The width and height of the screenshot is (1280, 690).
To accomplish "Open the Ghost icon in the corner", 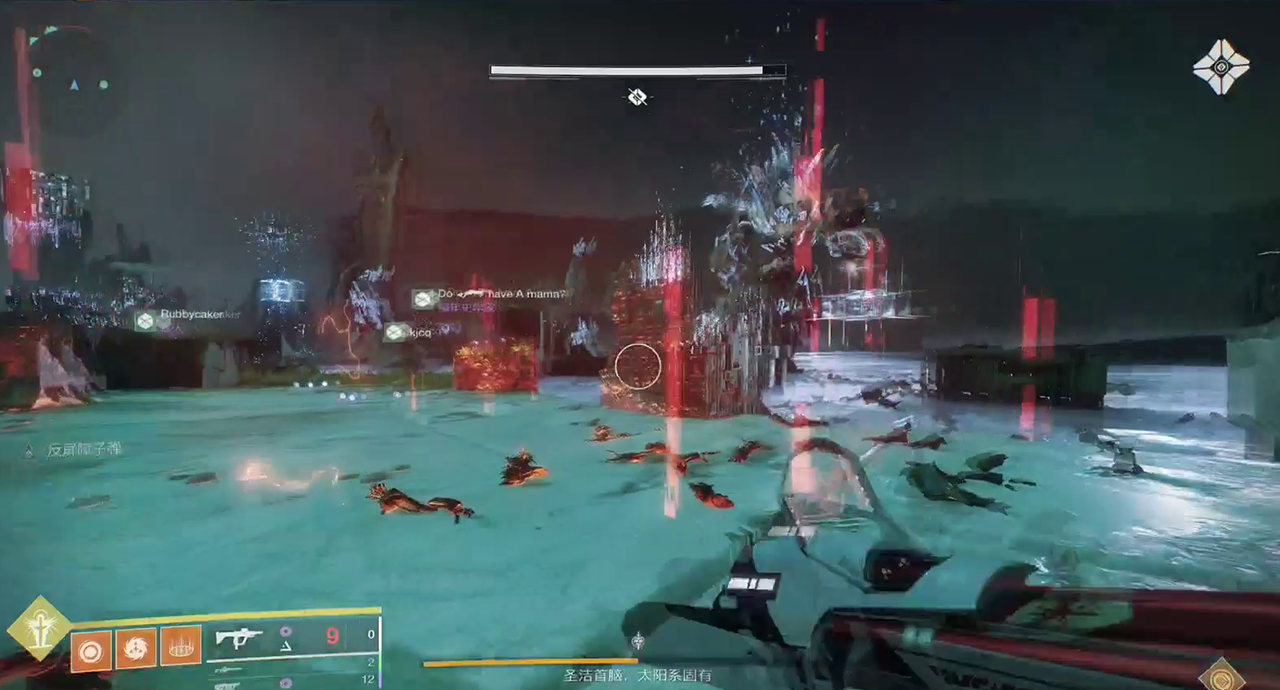I will pyautogui.click(x=1221, y=67).
